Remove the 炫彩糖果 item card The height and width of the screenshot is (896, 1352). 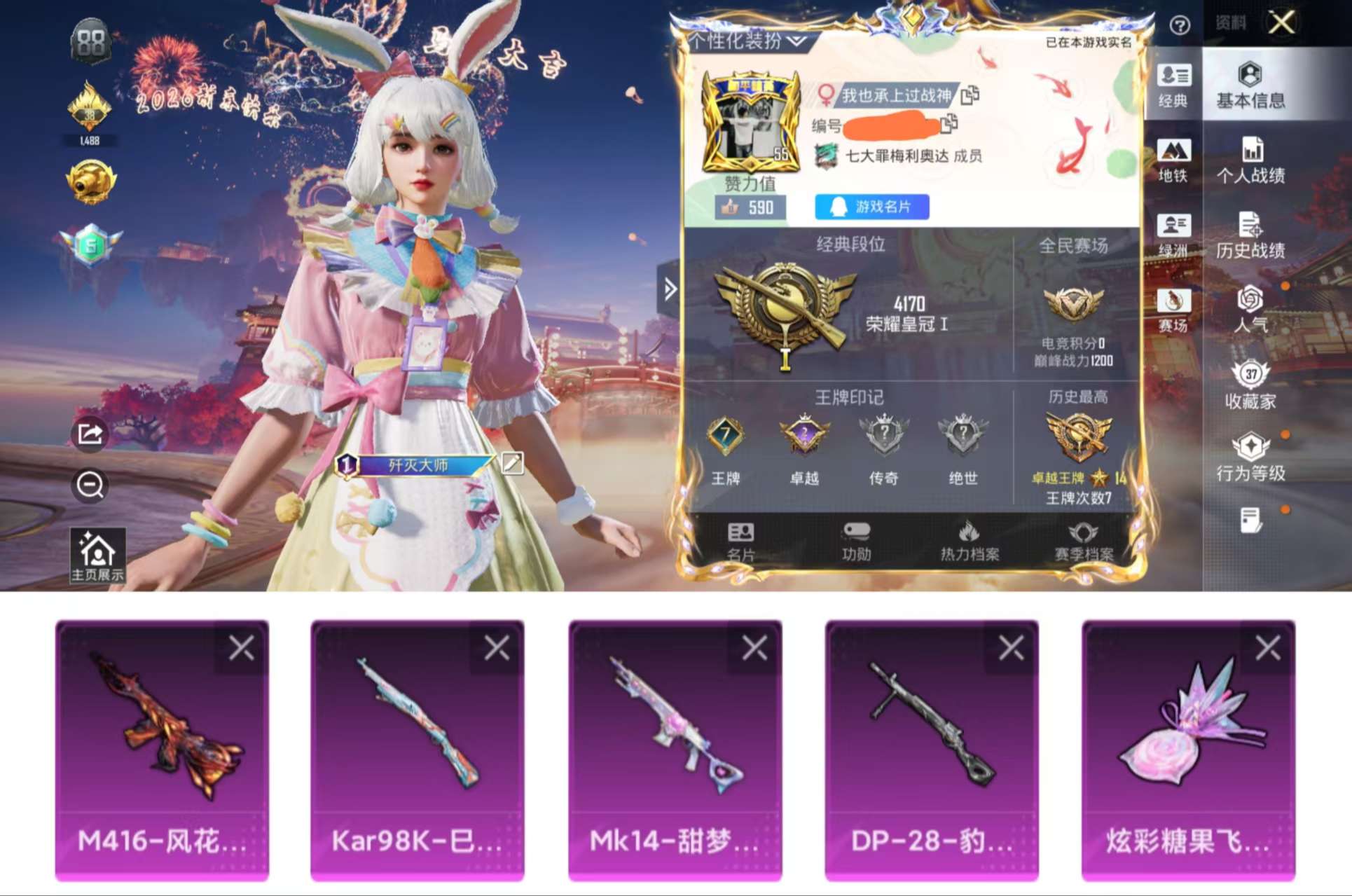1268,648
